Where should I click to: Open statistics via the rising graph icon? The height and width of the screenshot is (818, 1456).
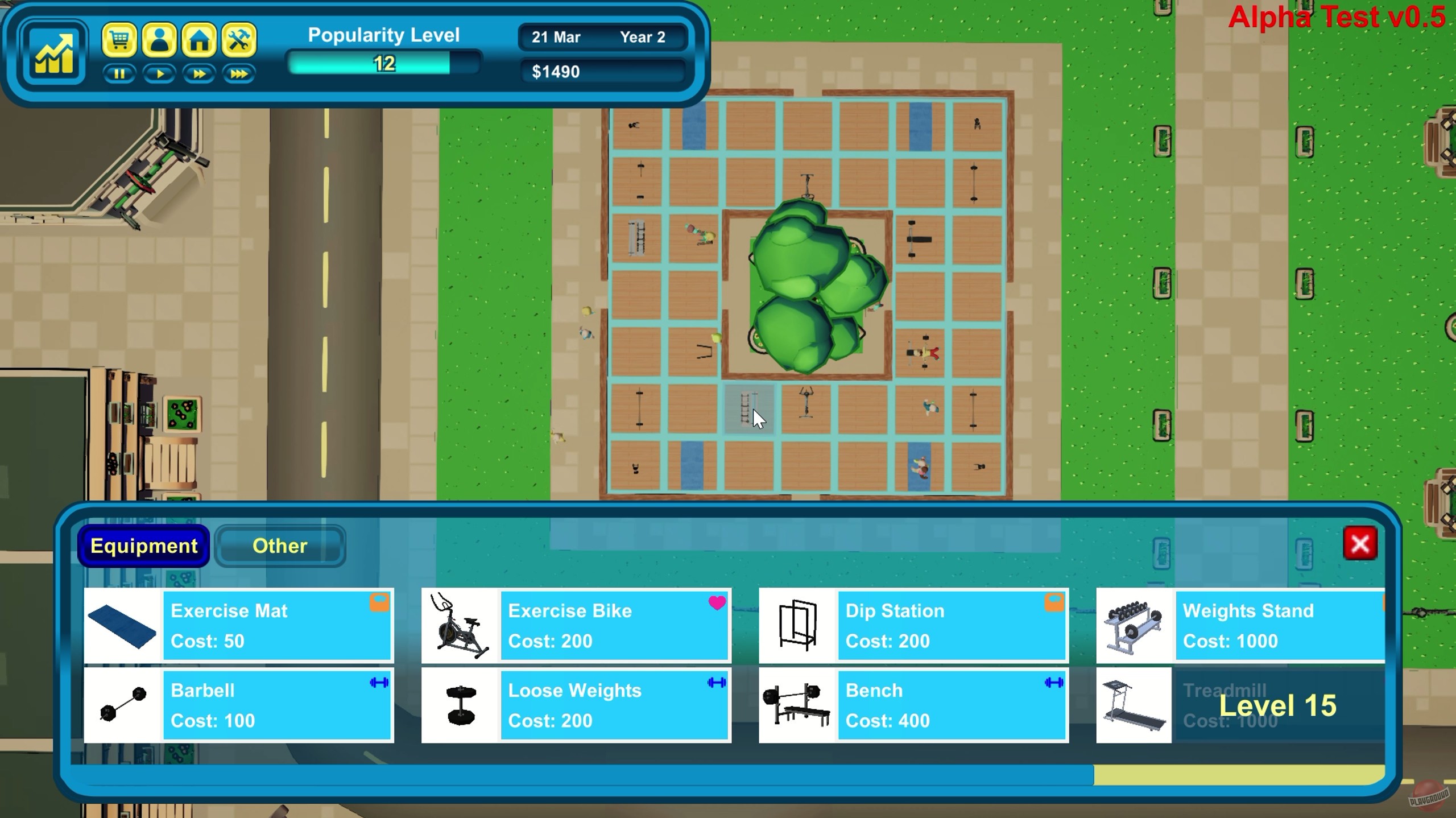[54, 52]
